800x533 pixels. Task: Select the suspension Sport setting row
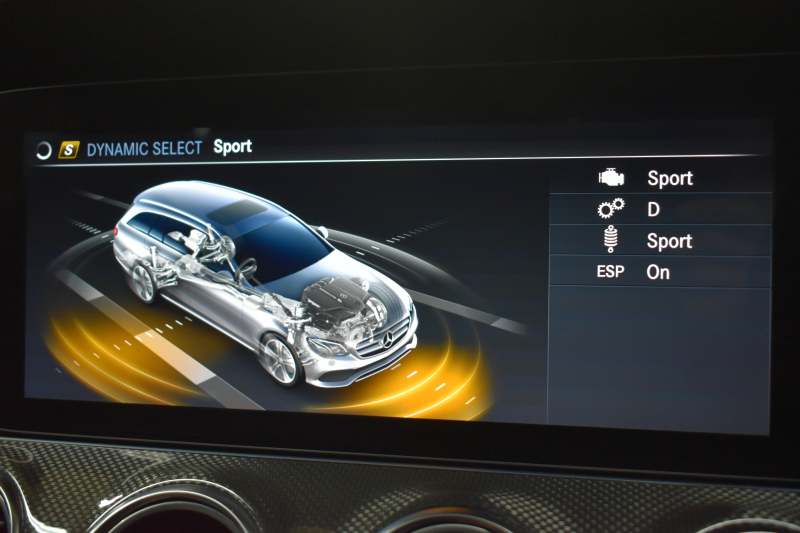660,241
